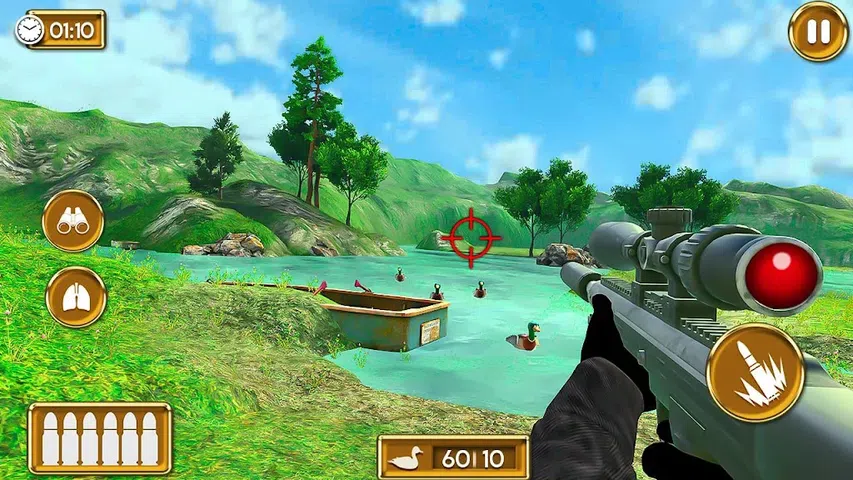Pause the game with the pause button
The width and height of the screenshot is (853, 480).
point(818,31)
